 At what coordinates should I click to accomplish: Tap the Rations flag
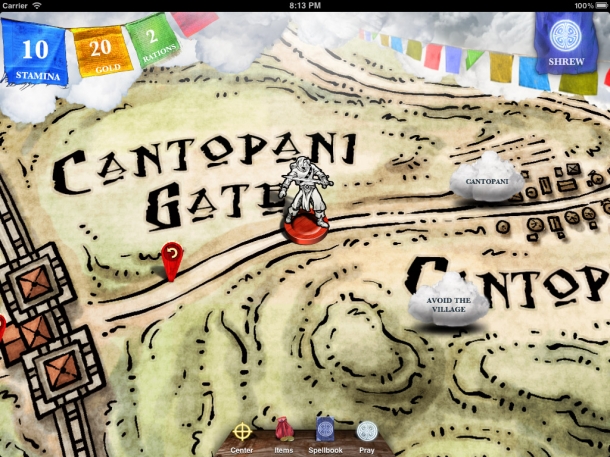tap(151, 42)
